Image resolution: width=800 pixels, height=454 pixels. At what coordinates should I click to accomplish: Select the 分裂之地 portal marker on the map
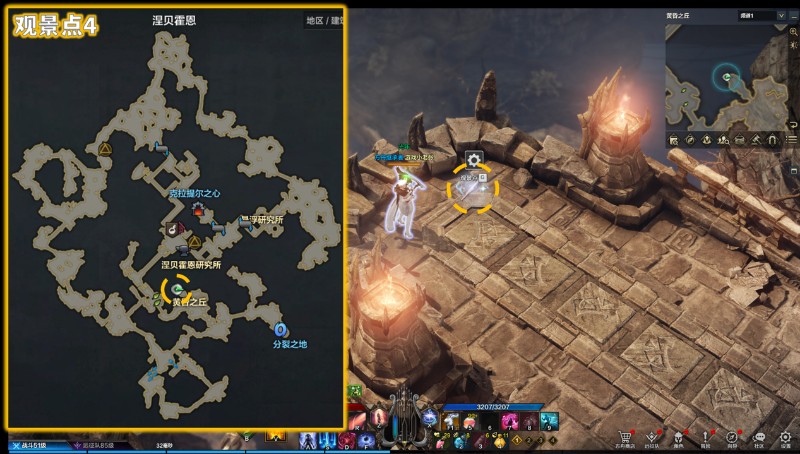pos(280,330)
